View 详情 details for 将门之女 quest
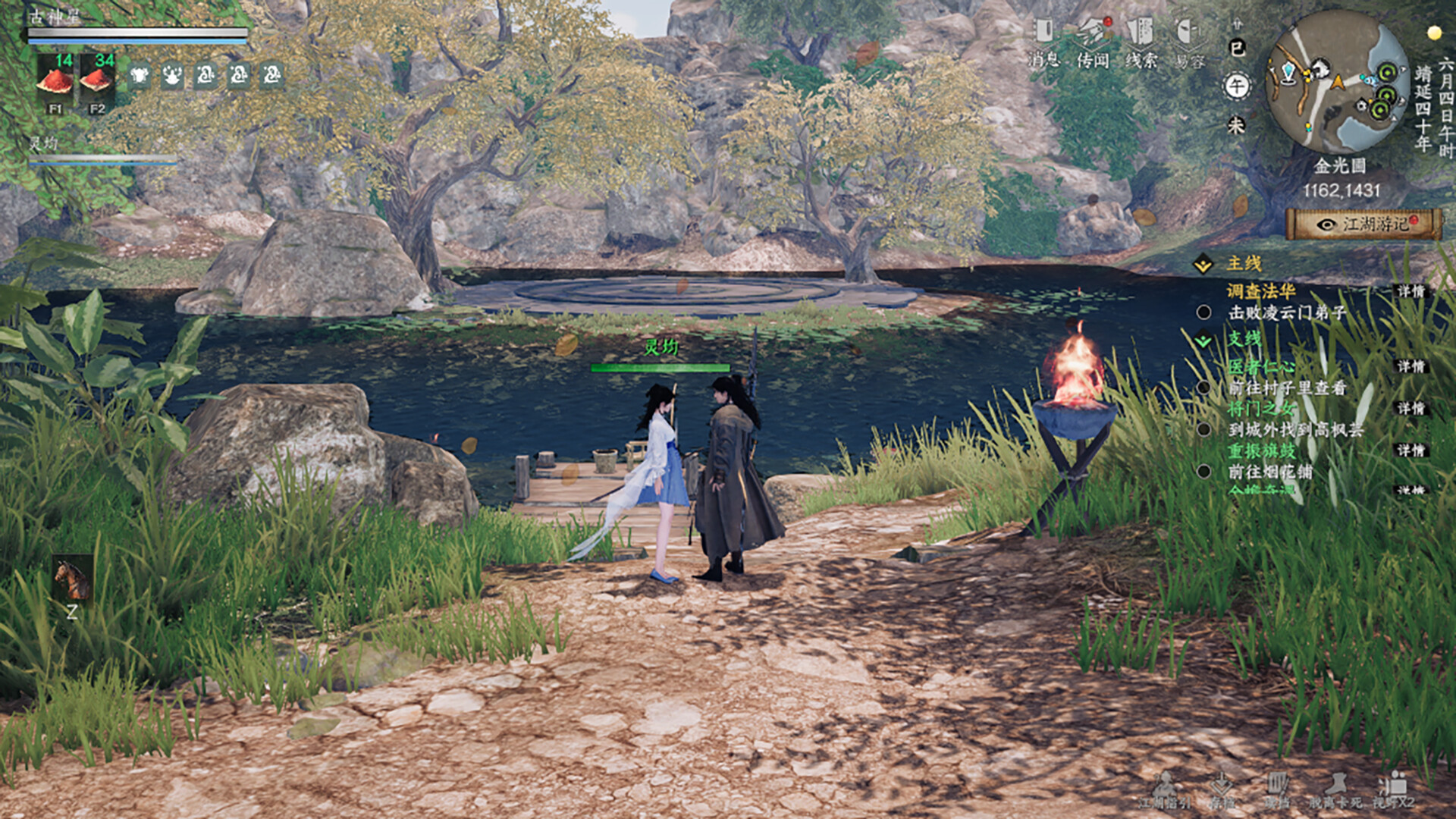This screenshot has width=1456, height=819. 1410,409
